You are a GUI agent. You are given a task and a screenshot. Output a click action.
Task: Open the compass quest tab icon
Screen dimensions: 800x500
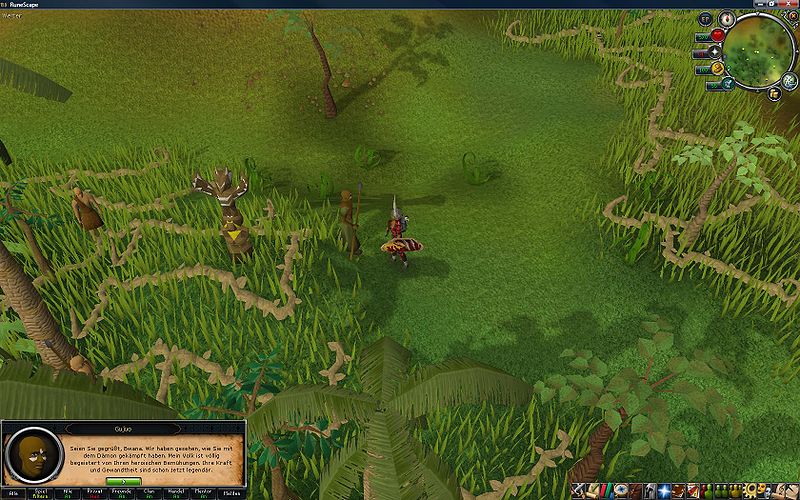pyautogui.click(x=622, y=490)
